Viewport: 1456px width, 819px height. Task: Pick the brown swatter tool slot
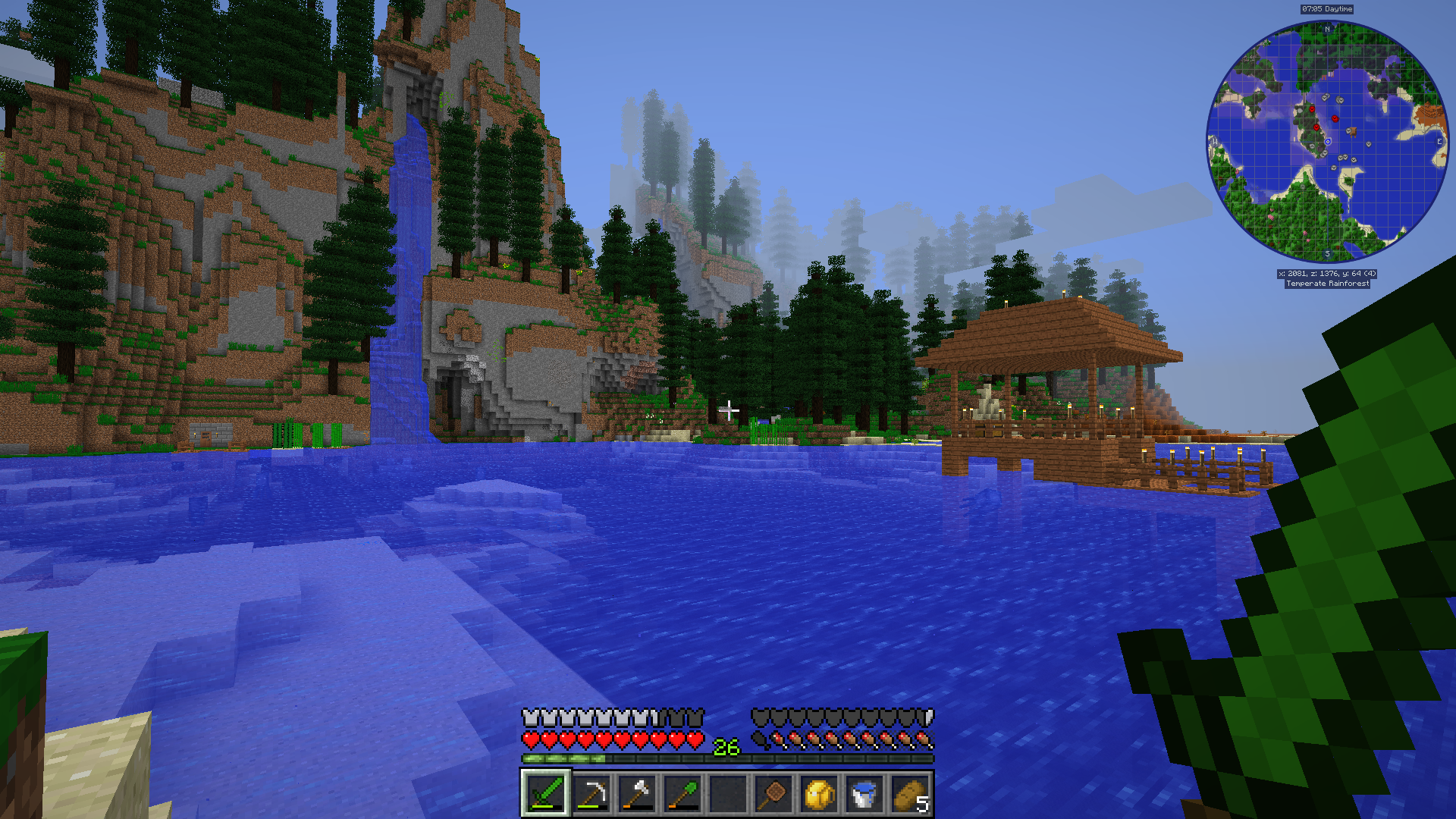[x=773, y=794]
